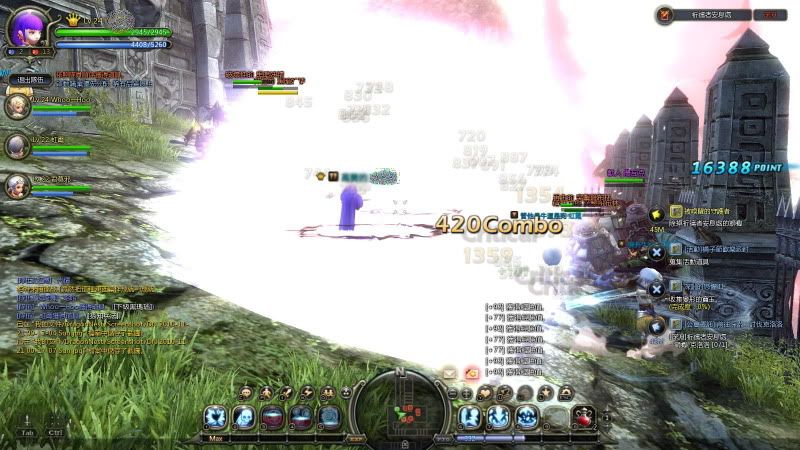Image resolution: width=800 pixels, height=450 pixels.
Task: Click the red notification icon beside the envelope
Action: click(x=471, y=373)
